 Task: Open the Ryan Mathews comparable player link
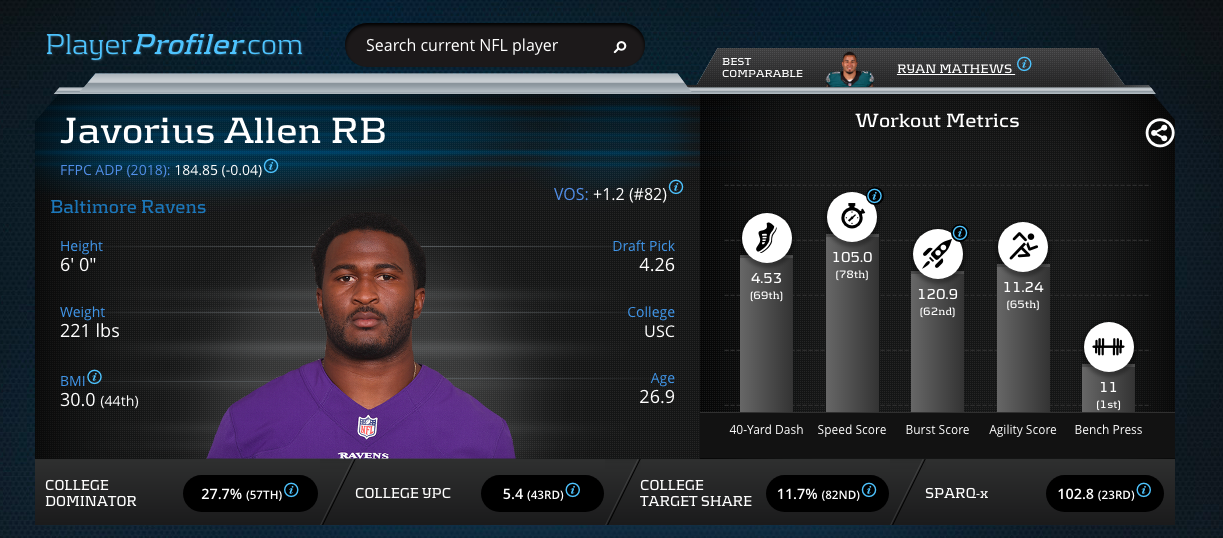coord(955,69)
